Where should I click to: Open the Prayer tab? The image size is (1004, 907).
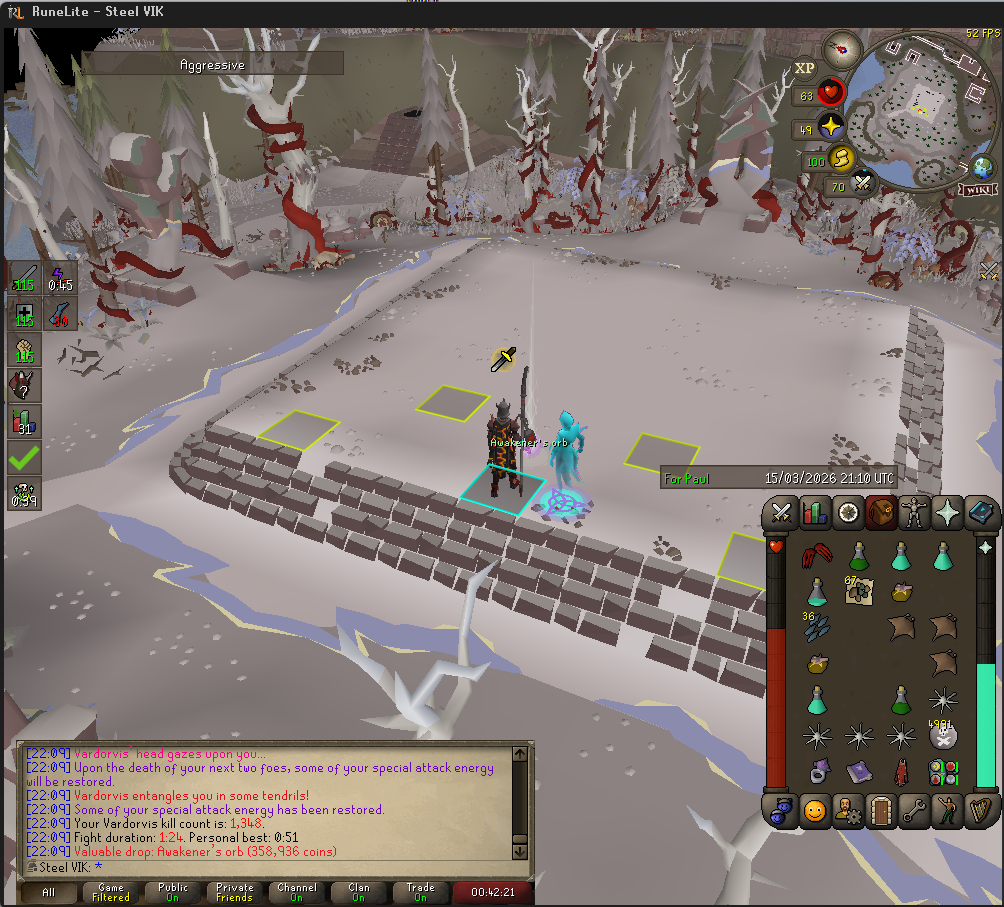947,513
